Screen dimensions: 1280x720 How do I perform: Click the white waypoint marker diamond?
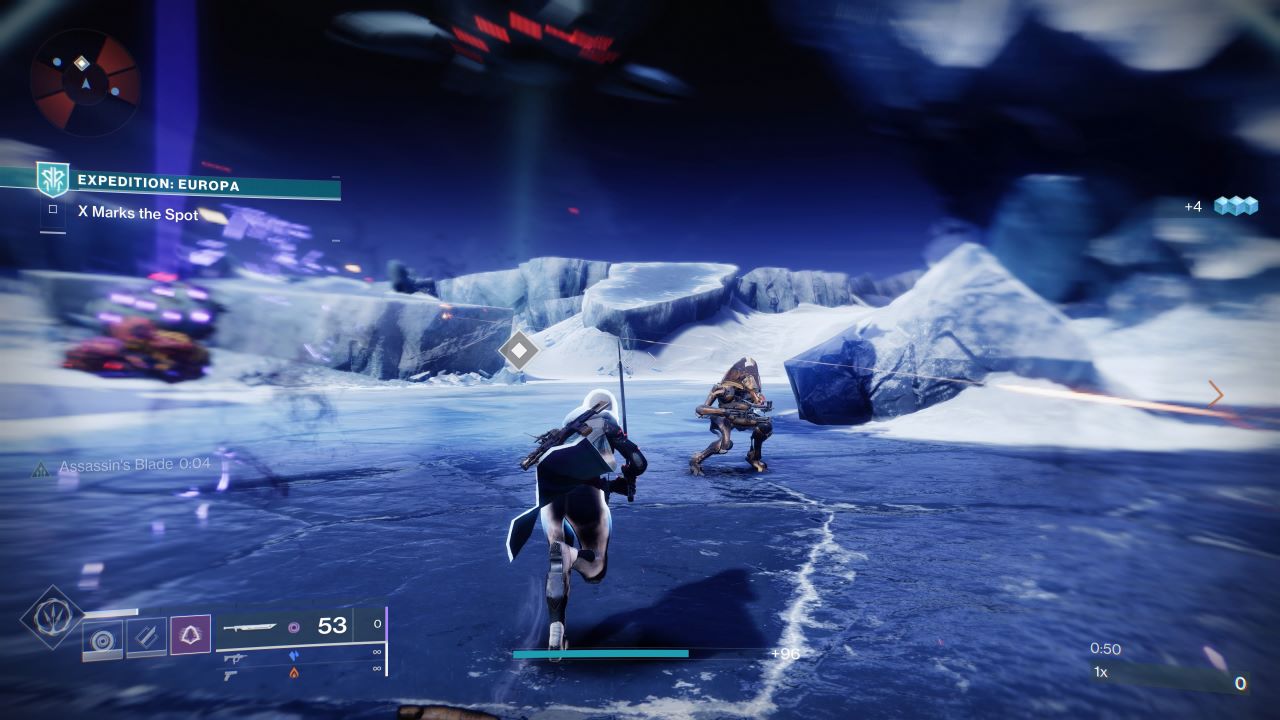518,350
